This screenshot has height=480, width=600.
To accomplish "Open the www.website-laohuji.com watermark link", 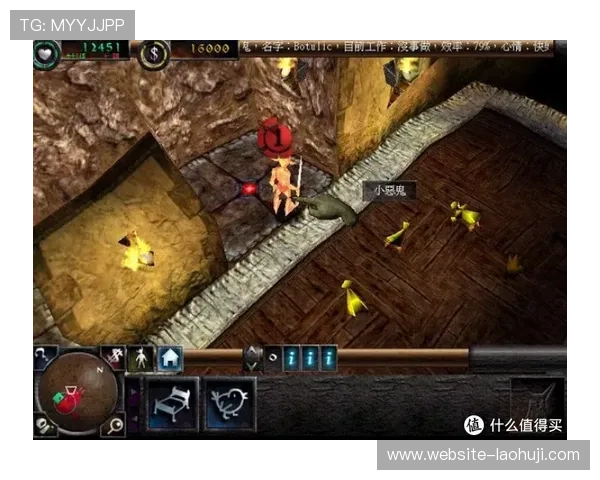I will 483,455.
